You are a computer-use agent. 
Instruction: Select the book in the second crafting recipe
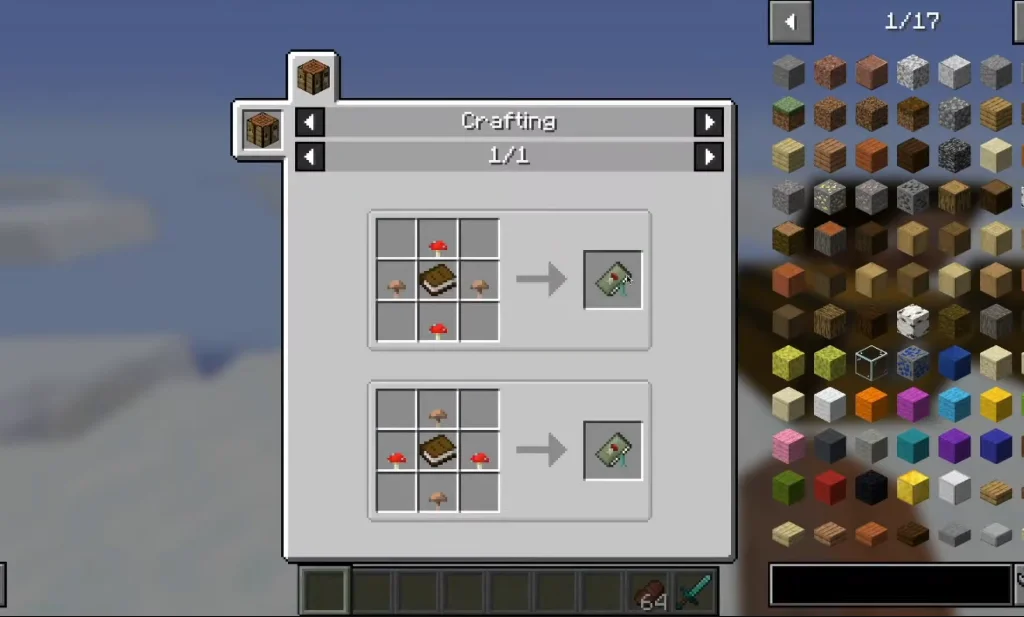437,451
